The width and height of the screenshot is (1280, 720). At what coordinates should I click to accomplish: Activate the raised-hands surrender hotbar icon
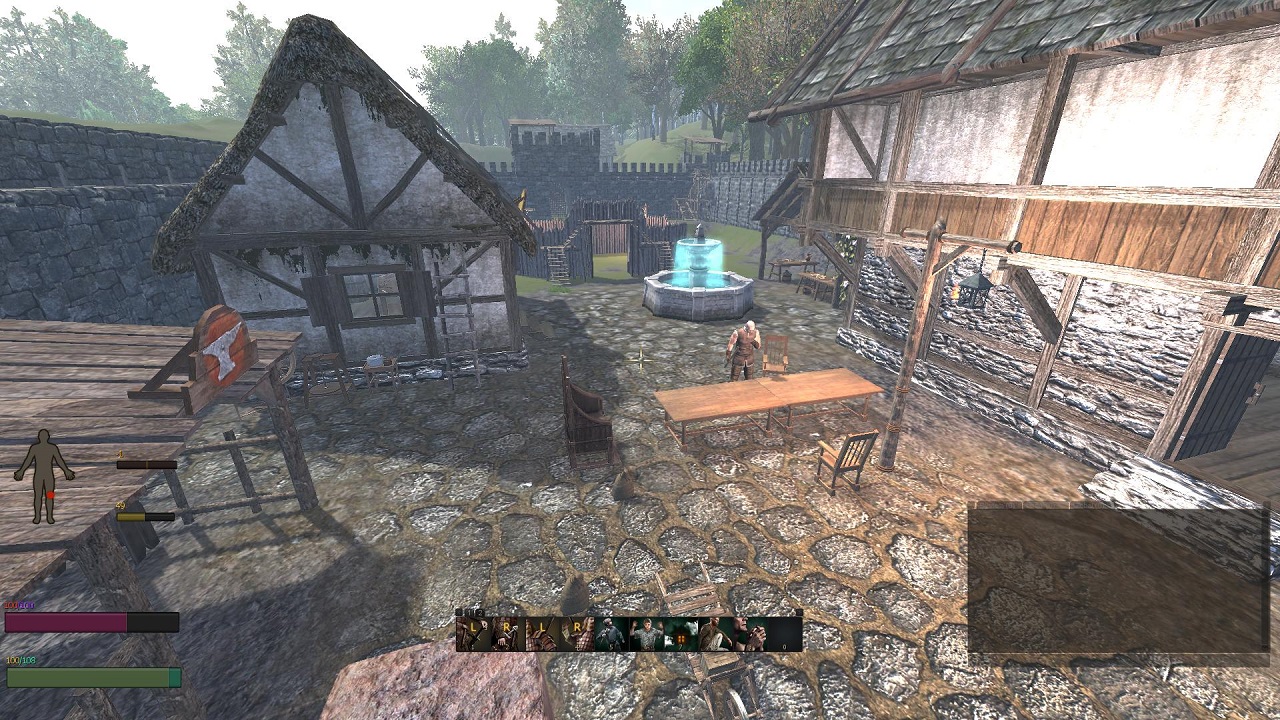(x=646, y=634)
